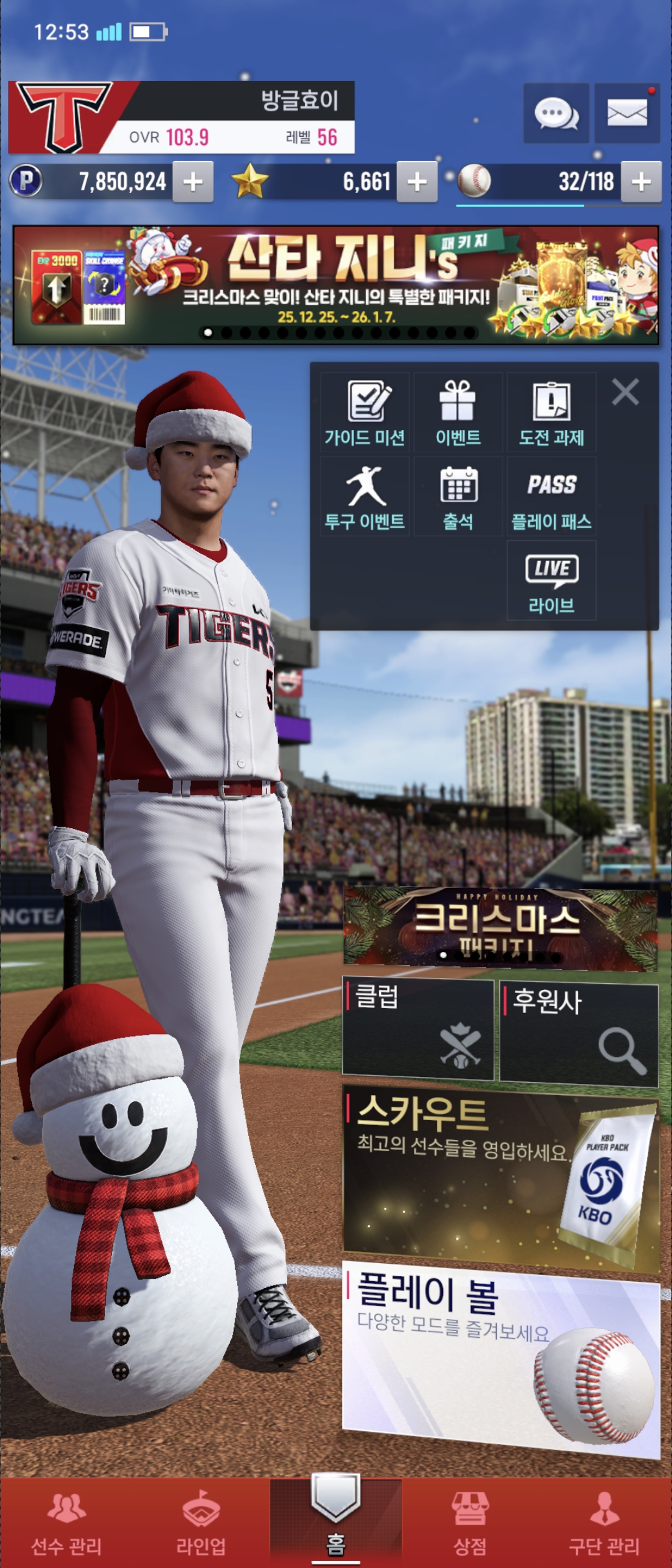Open the 이벤트 gift box menu
672x1568 pixels.
click(458, 413)
